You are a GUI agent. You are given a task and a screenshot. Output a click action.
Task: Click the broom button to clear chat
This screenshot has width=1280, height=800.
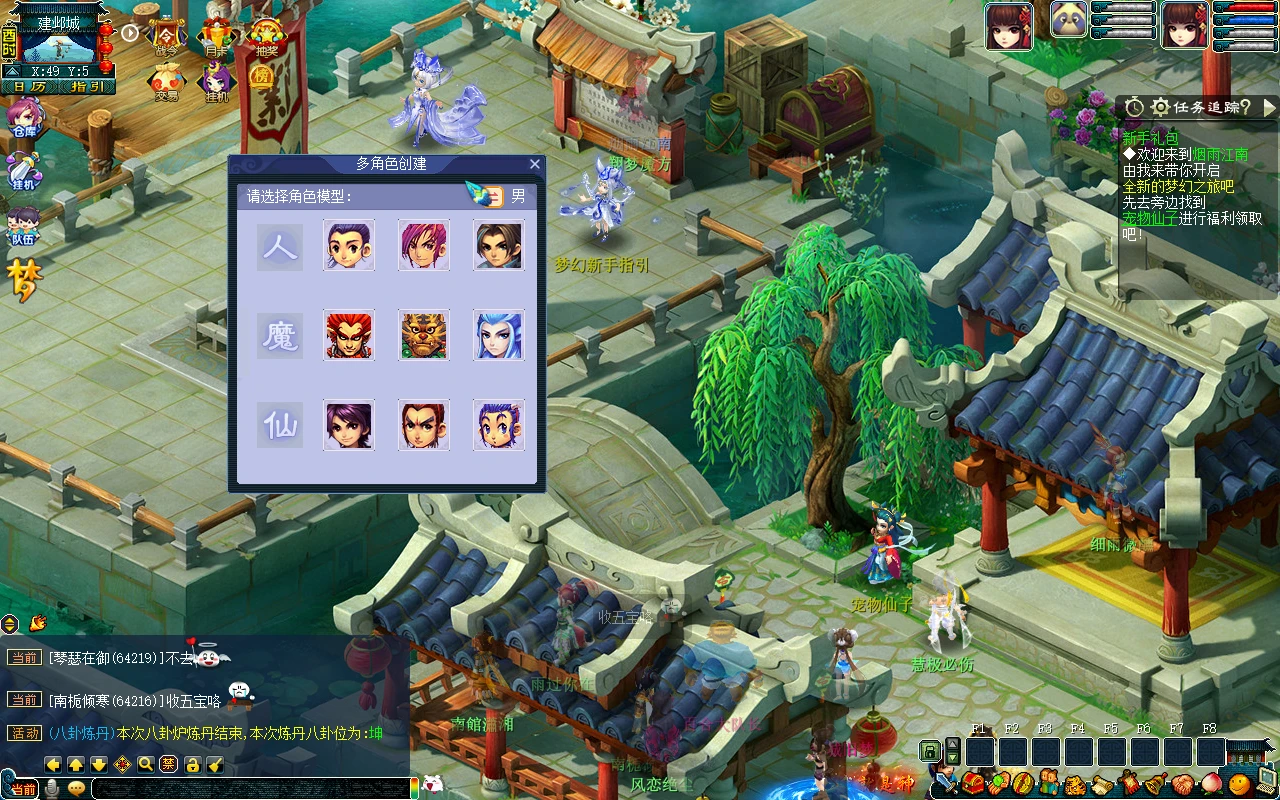pyautogui.click(x=215, y=765)
